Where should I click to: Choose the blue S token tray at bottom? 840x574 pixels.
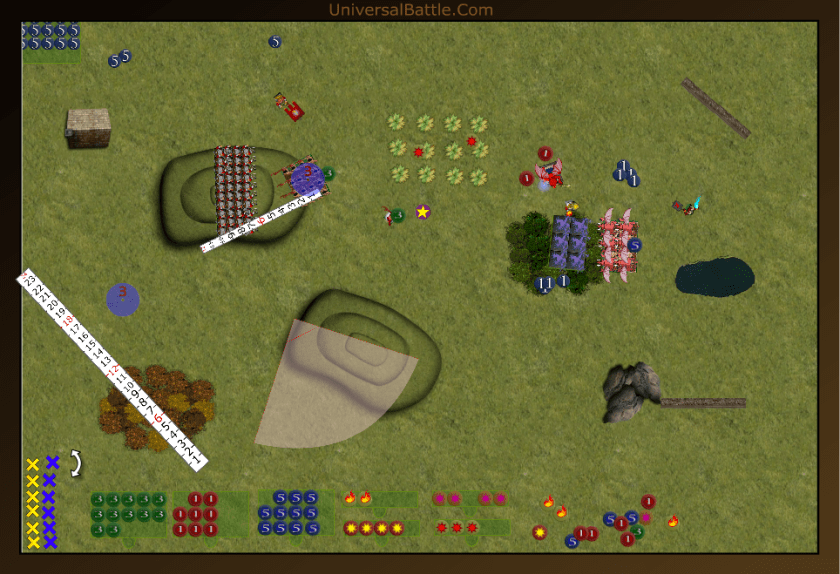tap(295, 513)
